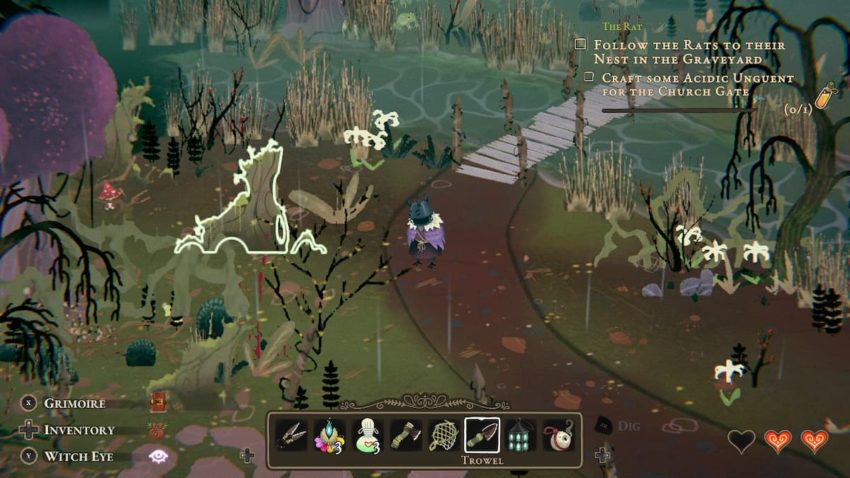Select the shears tool slot
Screen dimensions: 850x478
click(292, 435)
